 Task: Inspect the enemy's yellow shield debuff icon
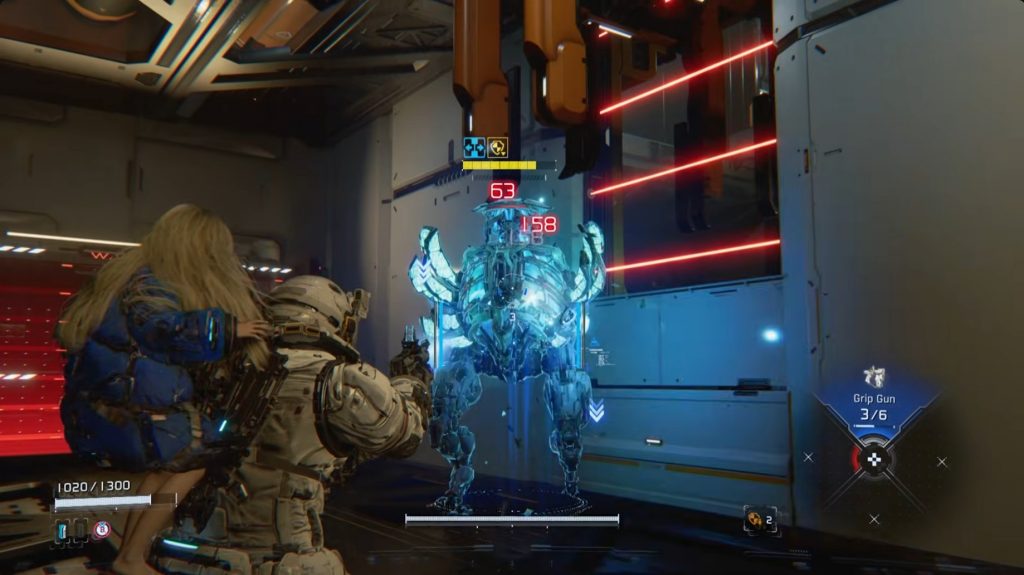[497, 148]
